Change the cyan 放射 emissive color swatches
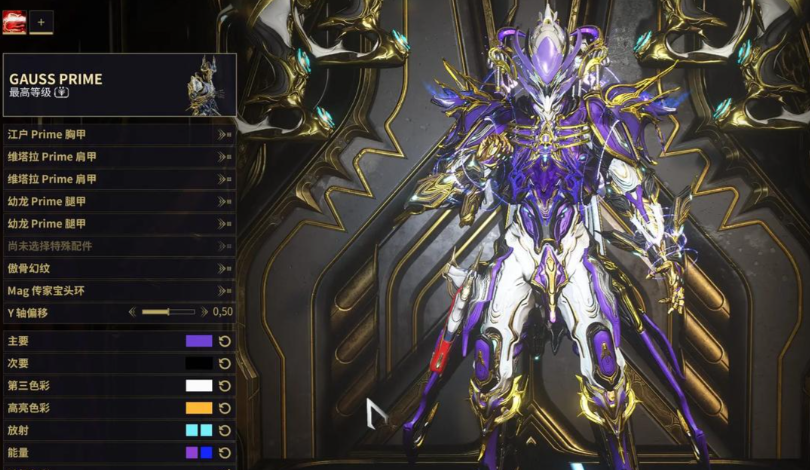810x470 pixels. pos(199,430)
